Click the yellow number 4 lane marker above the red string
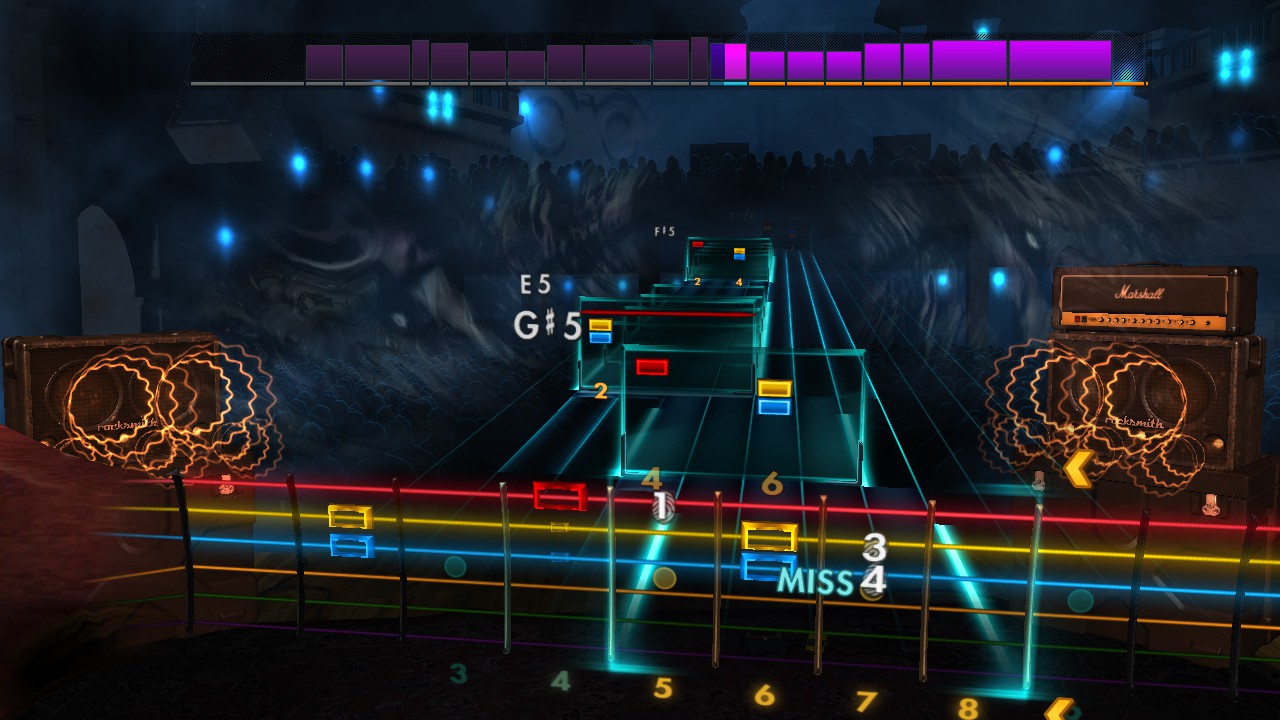The height and width of the screenshot is (720, 1280). [x=650, y=478]
